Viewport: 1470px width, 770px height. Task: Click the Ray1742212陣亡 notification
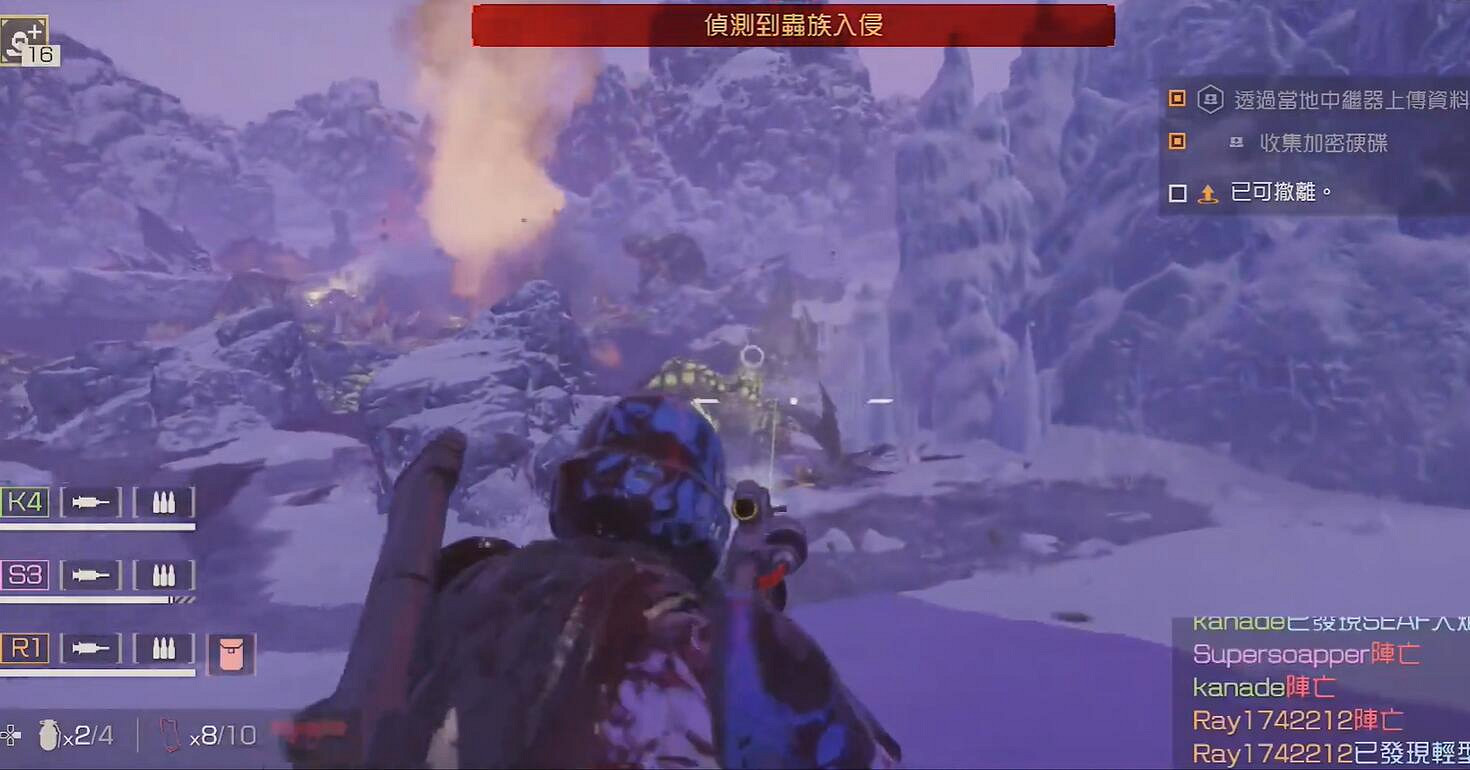pos(1297,718)
